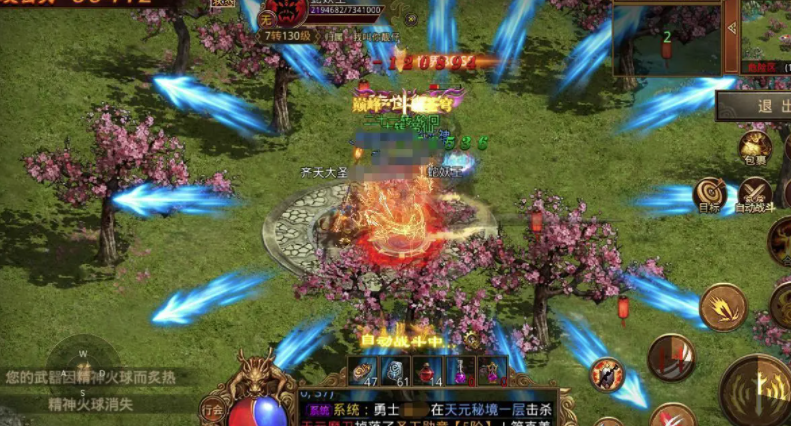The image size is (791, 426).
Task: Use the golden flame slash skill
Action: click(723, 306)
